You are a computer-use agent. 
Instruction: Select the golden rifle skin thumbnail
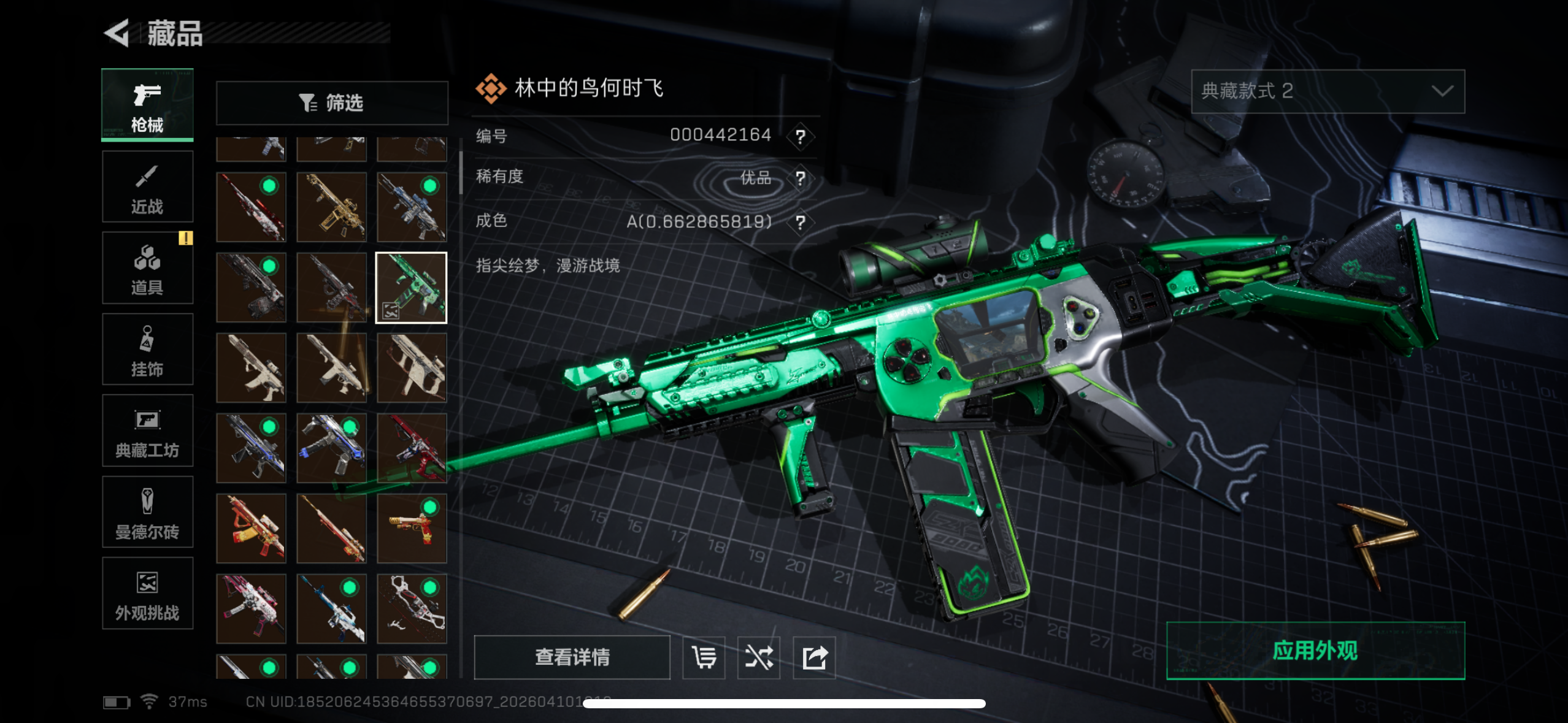pyautogui.click(x=331, y=207)
